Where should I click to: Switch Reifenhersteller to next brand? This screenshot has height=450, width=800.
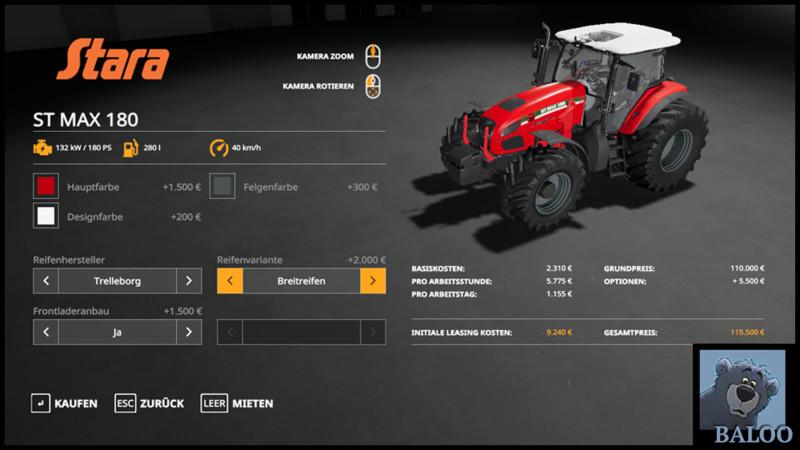(x=189, y=281)
